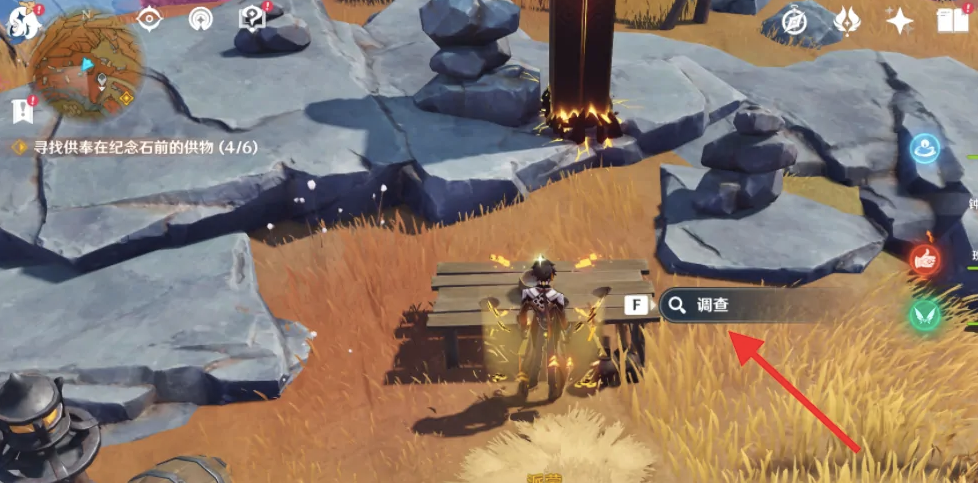The image size is (978, 483).
Task: Click the quest navigation eye icon
Action: pos(150,19)
